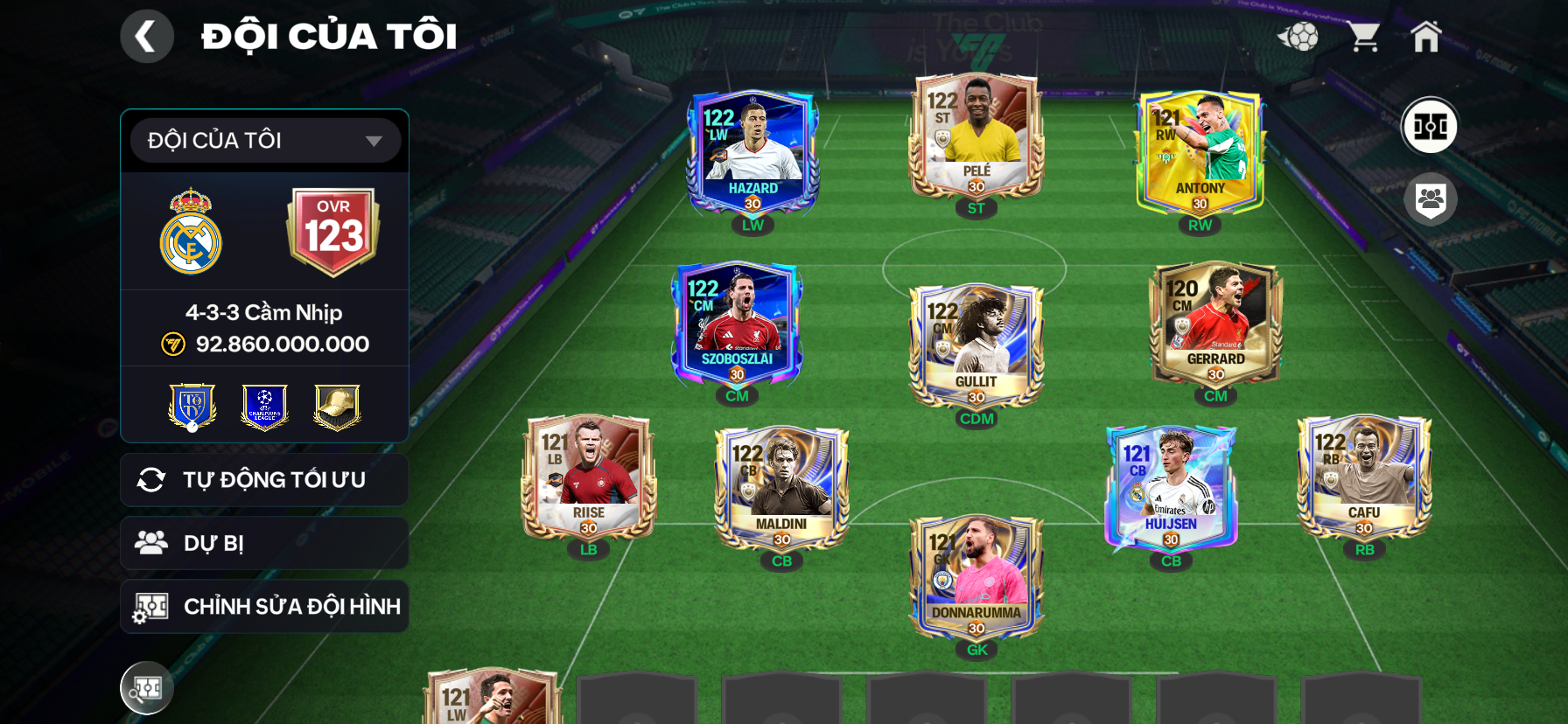Open the shopping cart store
This screenshot has width=1568, height=724.
coord(1363,37)
